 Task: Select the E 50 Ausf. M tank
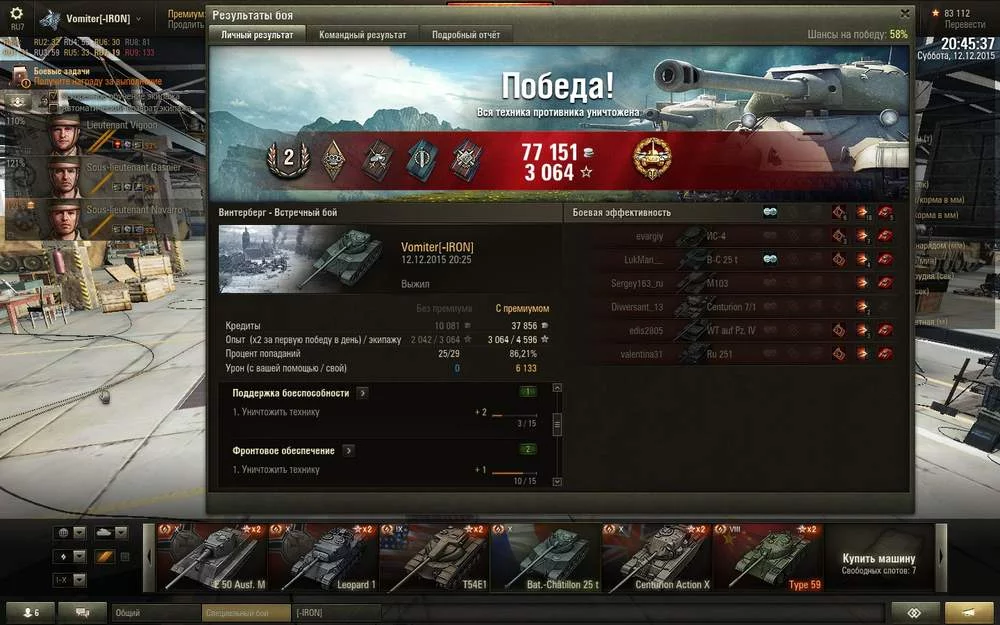(211, 557)
